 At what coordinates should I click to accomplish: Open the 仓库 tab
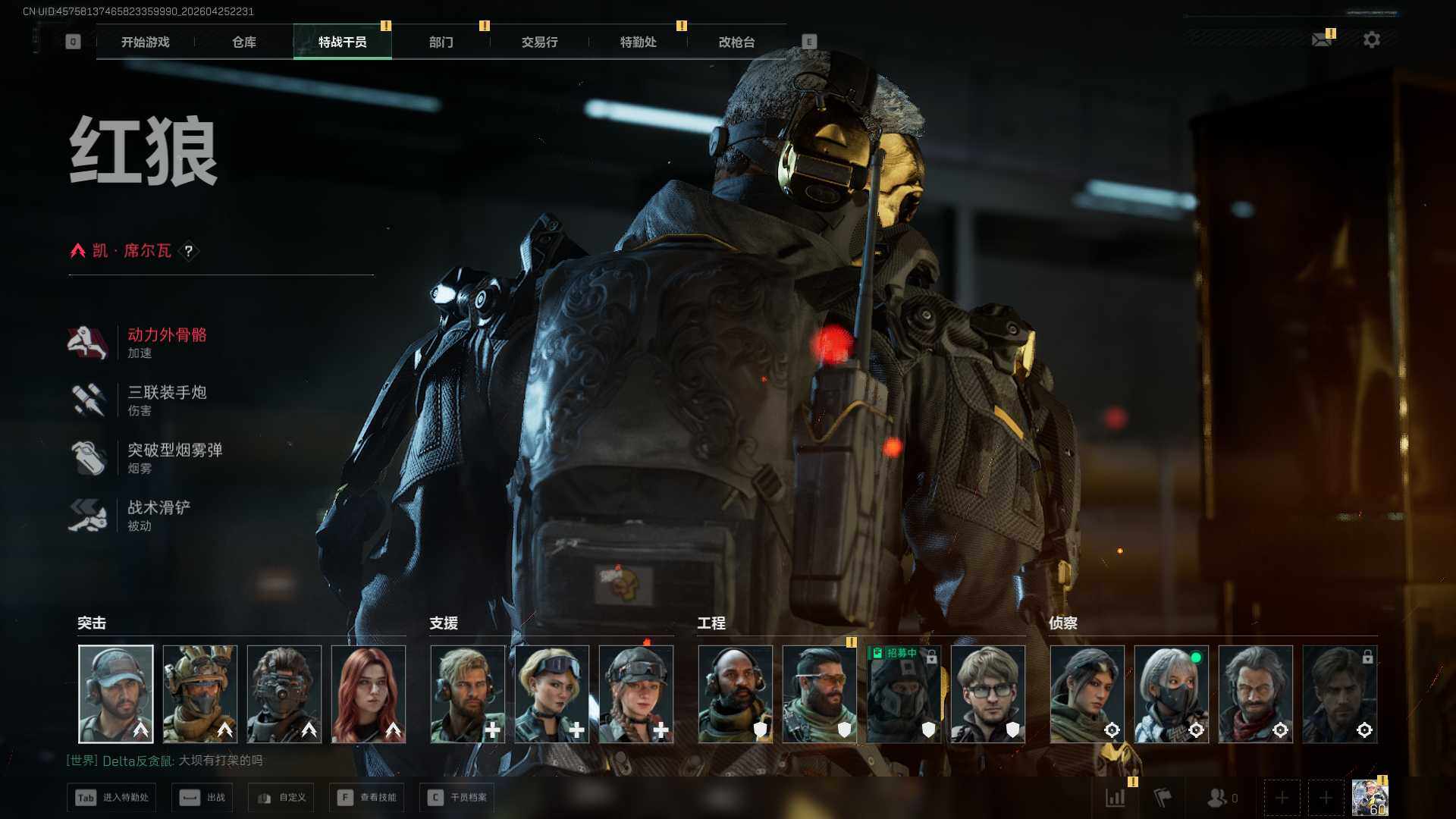[244, 42]
